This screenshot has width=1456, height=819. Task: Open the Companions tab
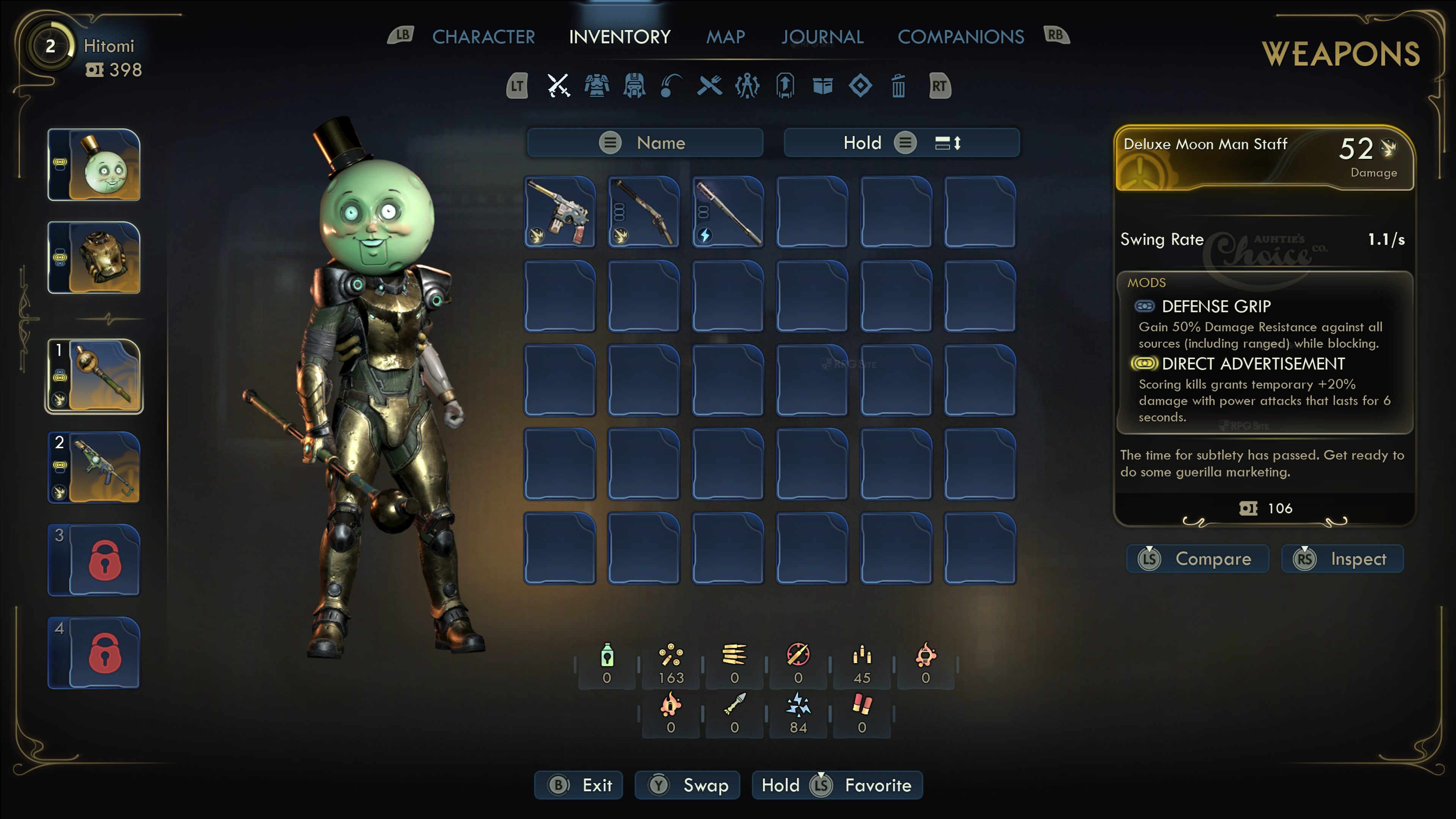(960, 37)
